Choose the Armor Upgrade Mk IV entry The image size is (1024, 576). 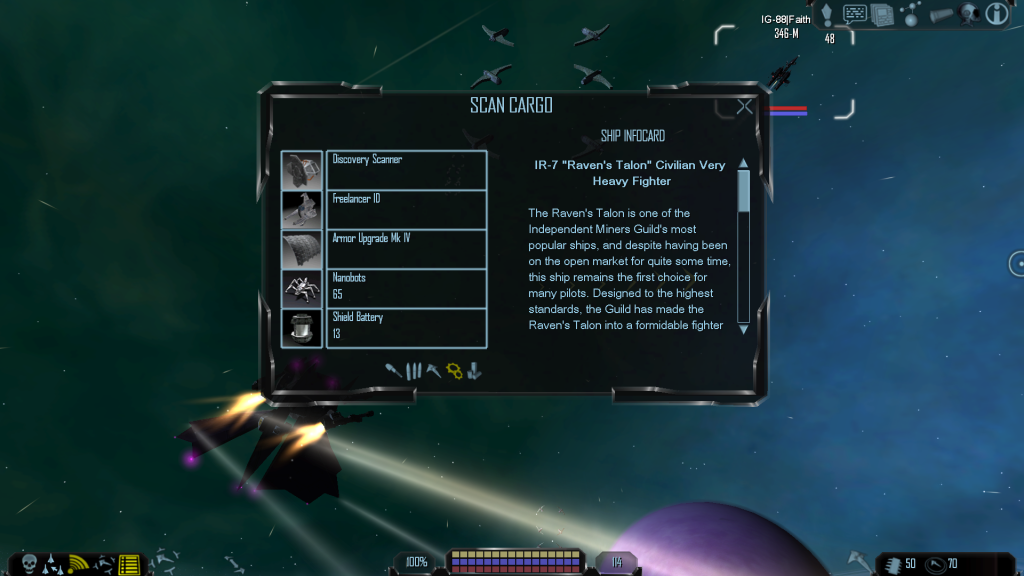point(406,249)
